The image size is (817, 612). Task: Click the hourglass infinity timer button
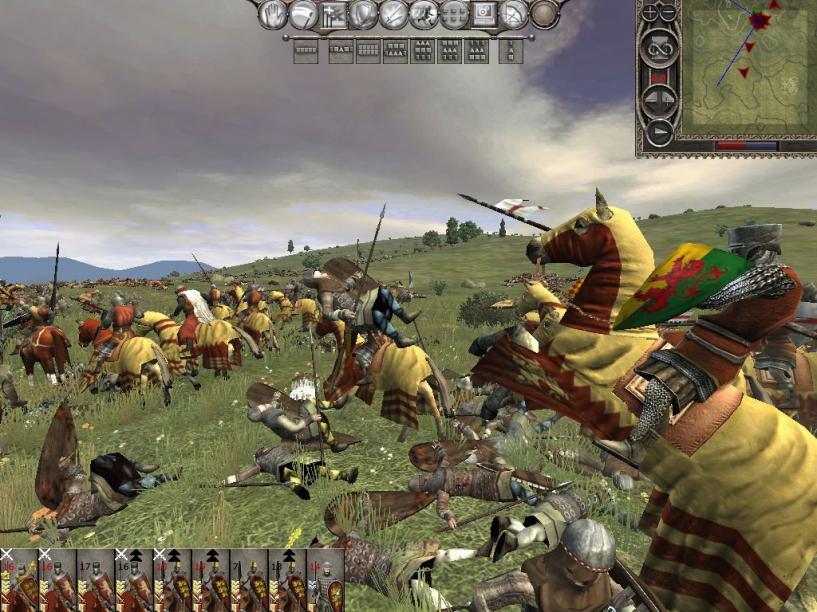658,47
